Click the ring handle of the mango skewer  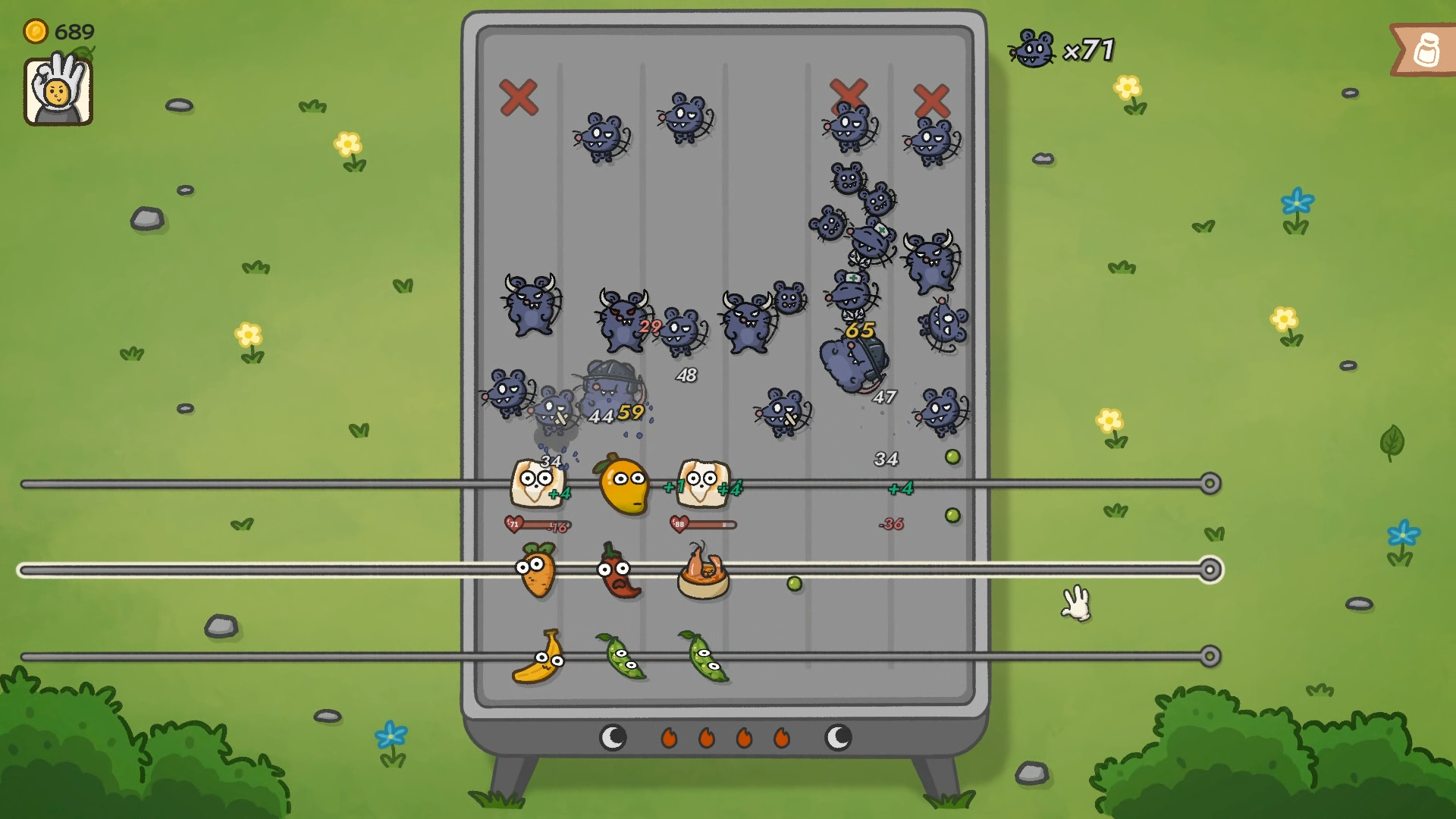click(1210, 484)
